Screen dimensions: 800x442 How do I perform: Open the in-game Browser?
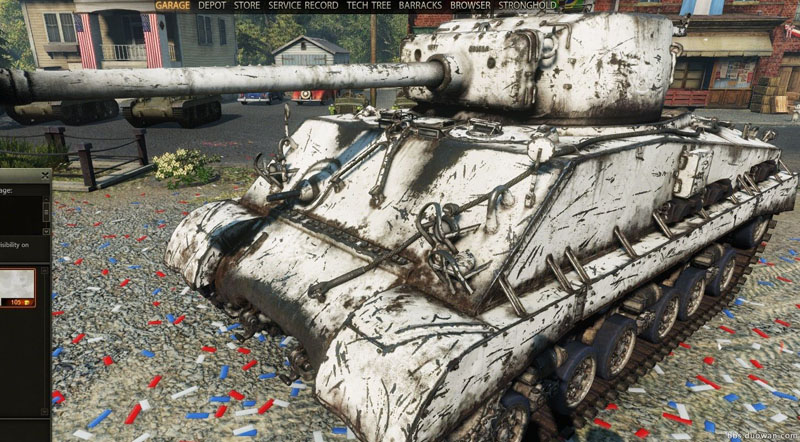click(x=470, y=5)
